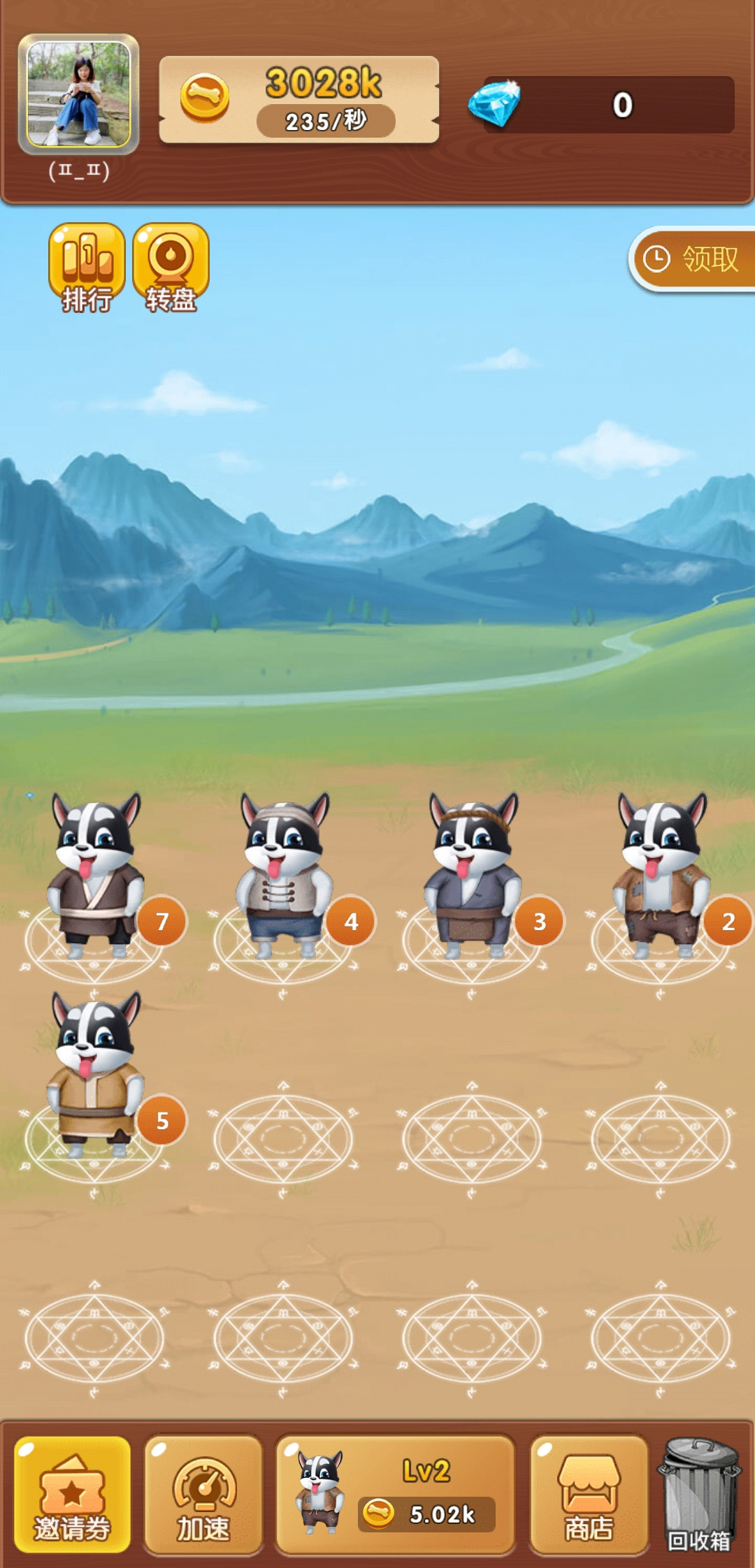
Task: Select the level 7 dog
Action: click(x=96, y=877)
